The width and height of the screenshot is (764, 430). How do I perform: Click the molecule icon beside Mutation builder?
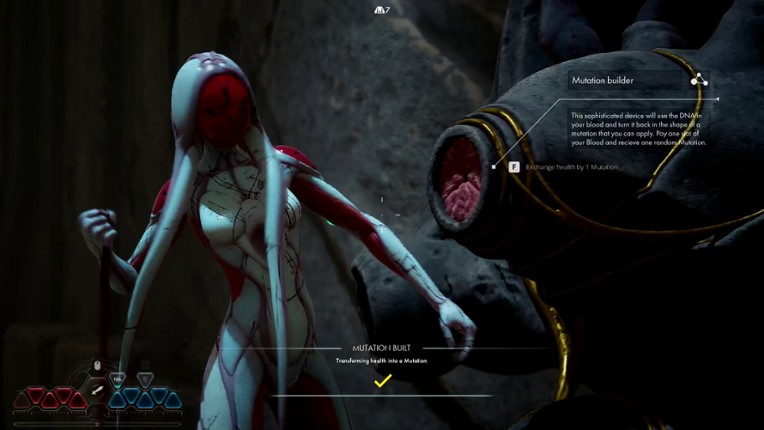[x=698, y=80]
